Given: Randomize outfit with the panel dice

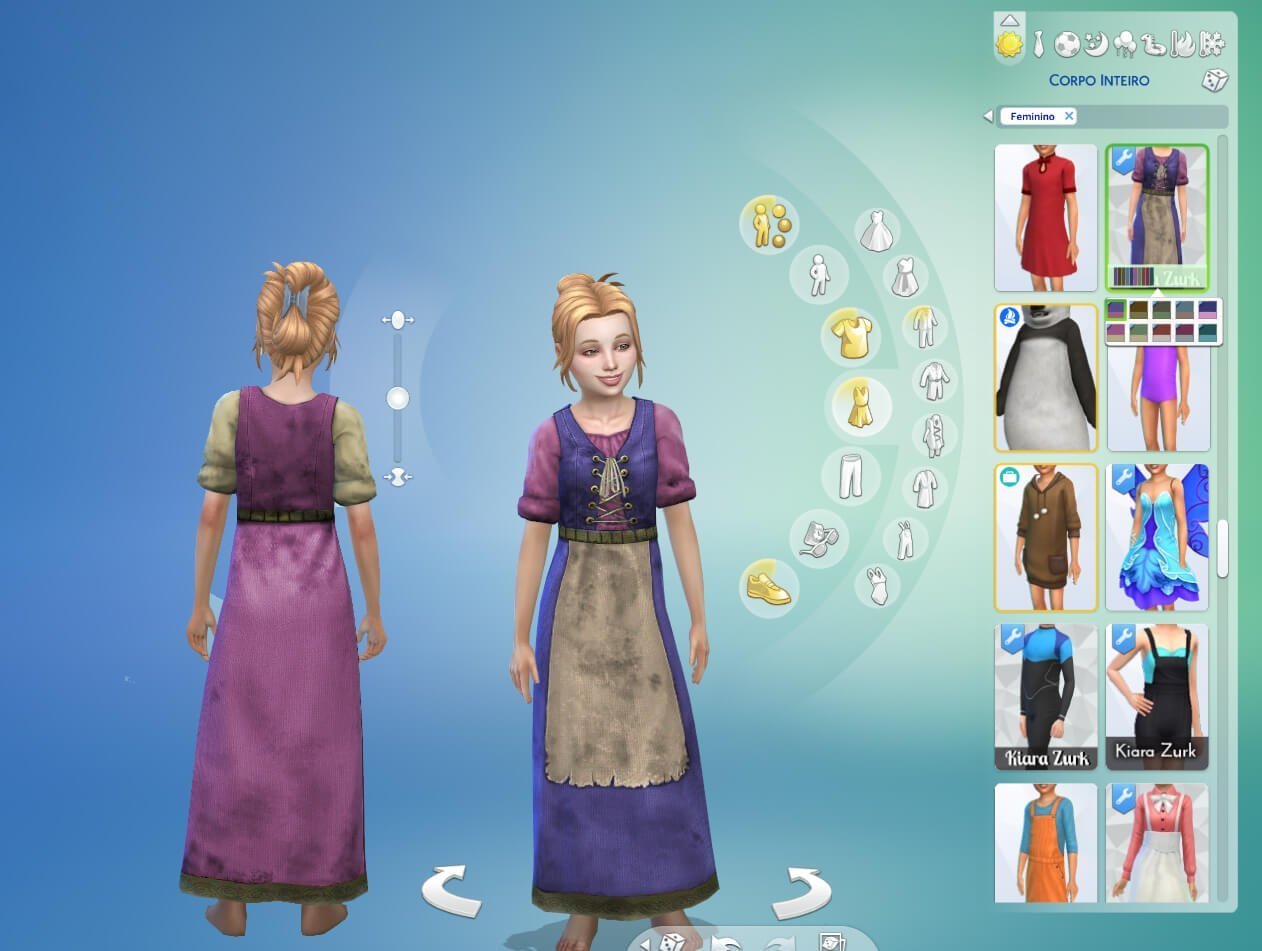Looking at the screenshot, I should click(x=1214, y=81).
